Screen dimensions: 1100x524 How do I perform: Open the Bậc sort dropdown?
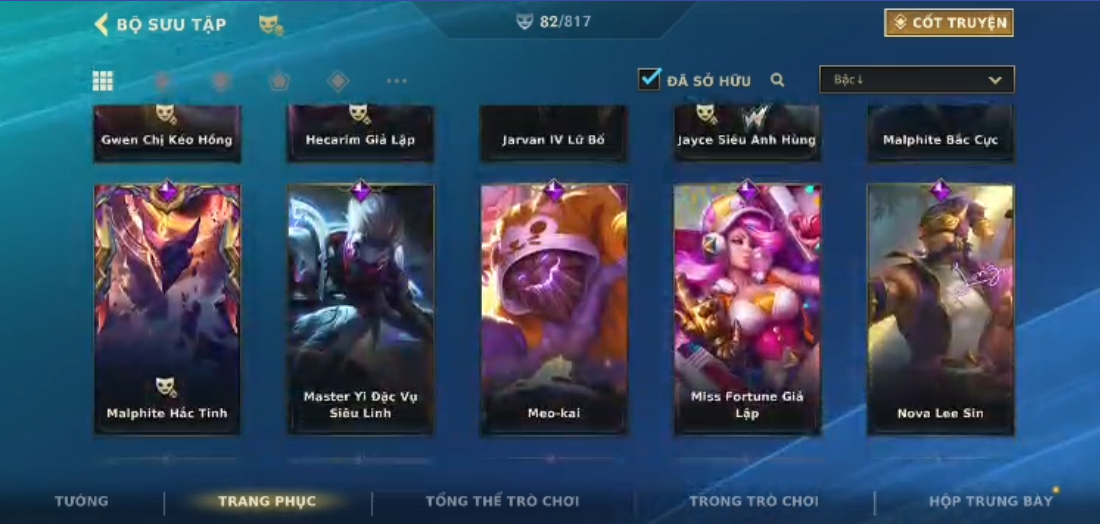pos(916,80)
